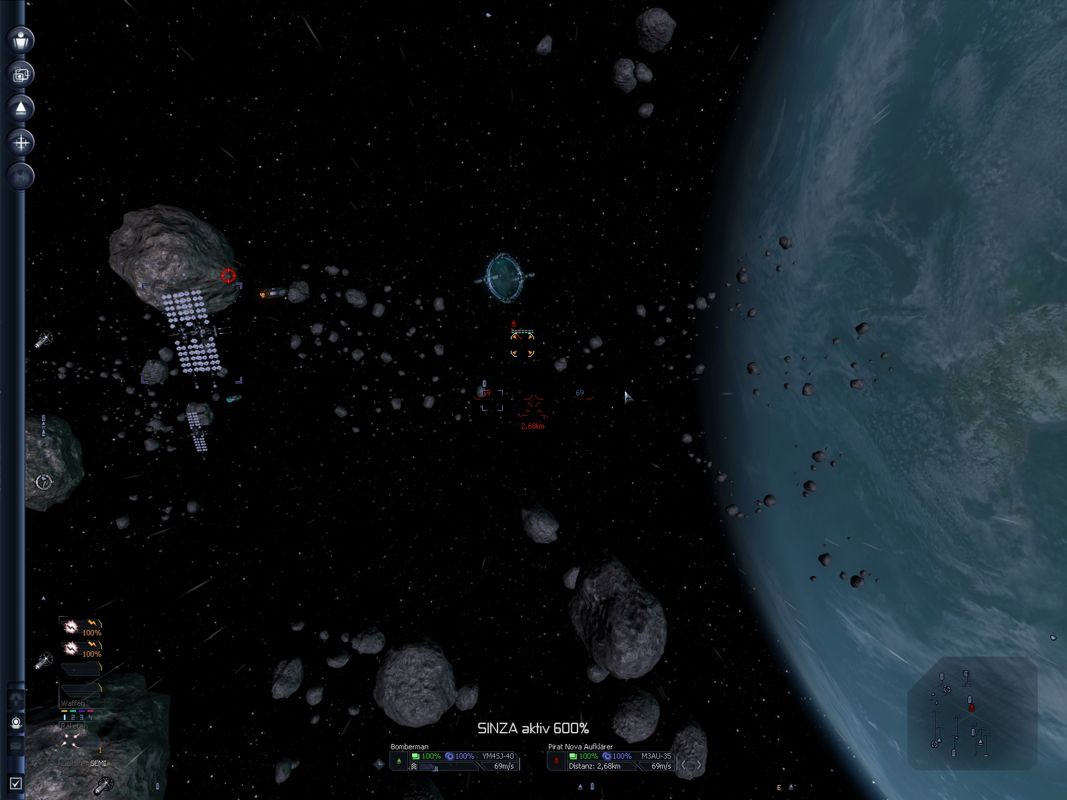Open the crosshair navigation sidebar icon
This screenshot has width=1067, height=800.
click(21, 142)
